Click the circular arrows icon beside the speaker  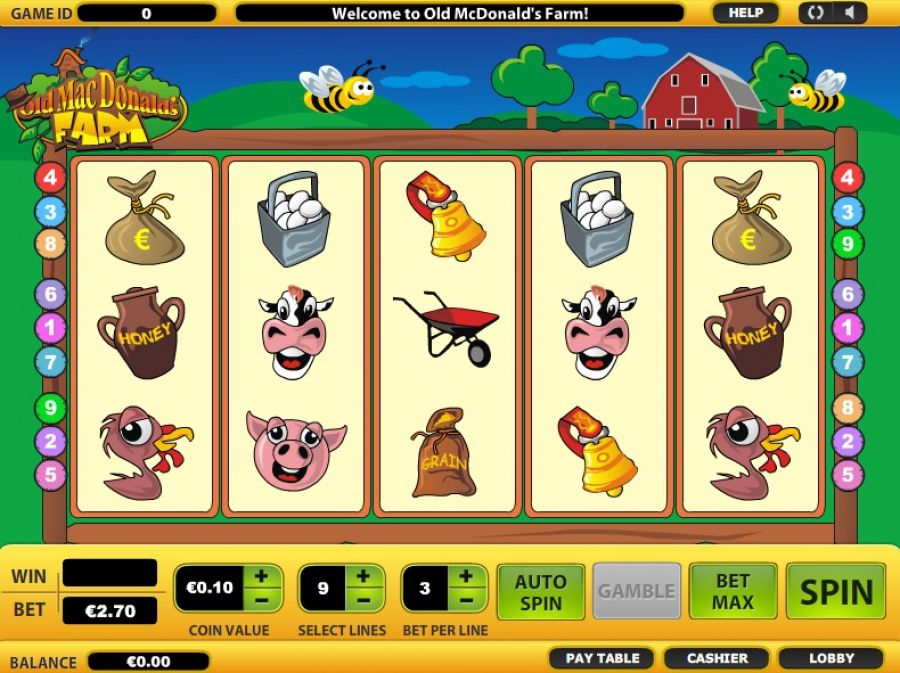click(x=816, y=13)
